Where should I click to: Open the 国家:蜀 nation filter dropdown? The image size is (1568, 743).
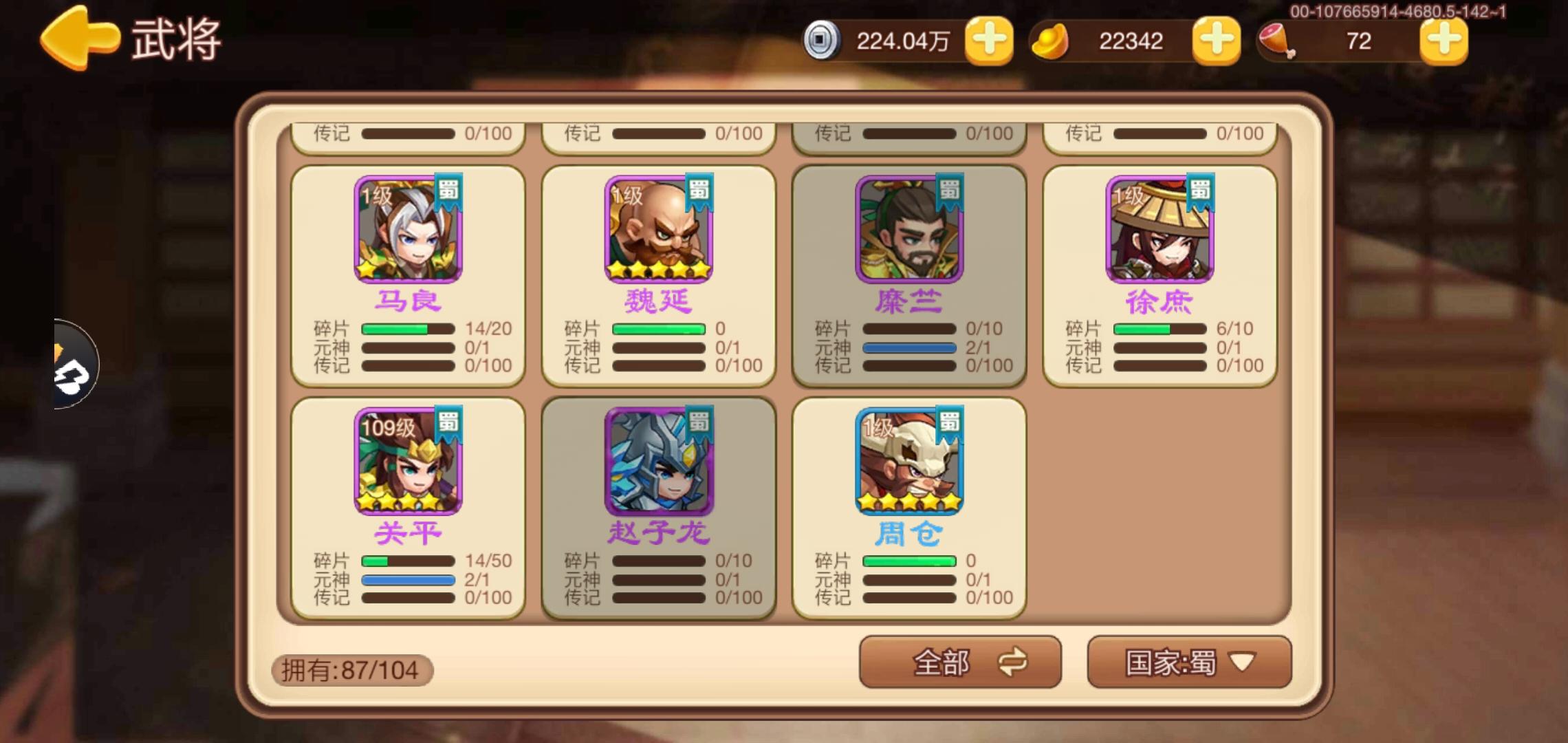coord(1188,663)
